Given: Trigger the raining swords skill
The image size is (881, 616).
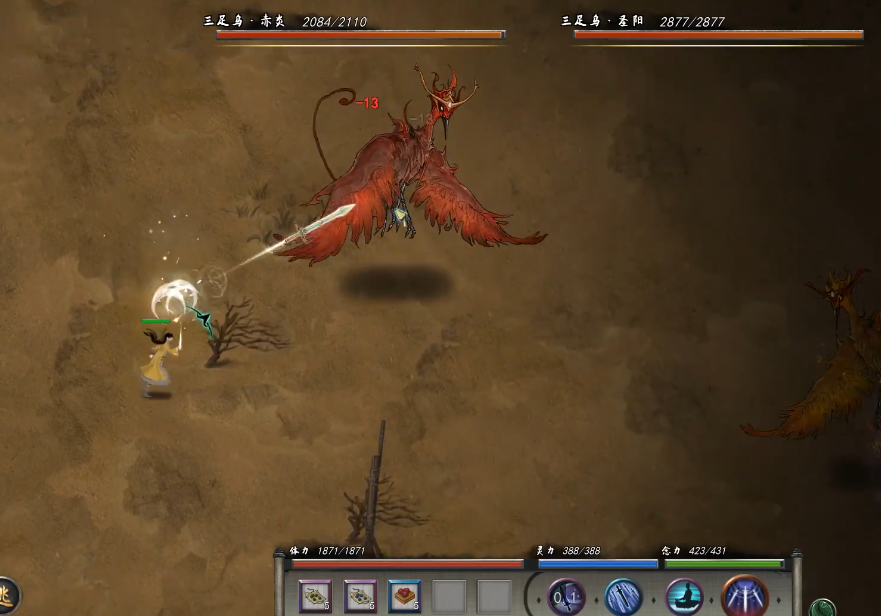Looking at the screenshot, I should [744, 597].
